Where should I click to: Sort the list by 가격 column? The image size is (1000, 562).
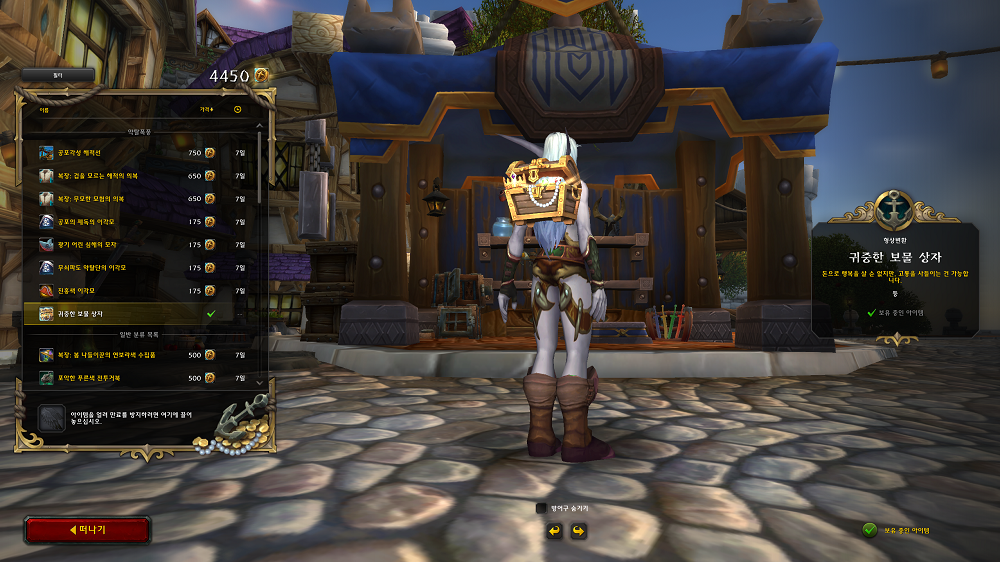point(206,109)
